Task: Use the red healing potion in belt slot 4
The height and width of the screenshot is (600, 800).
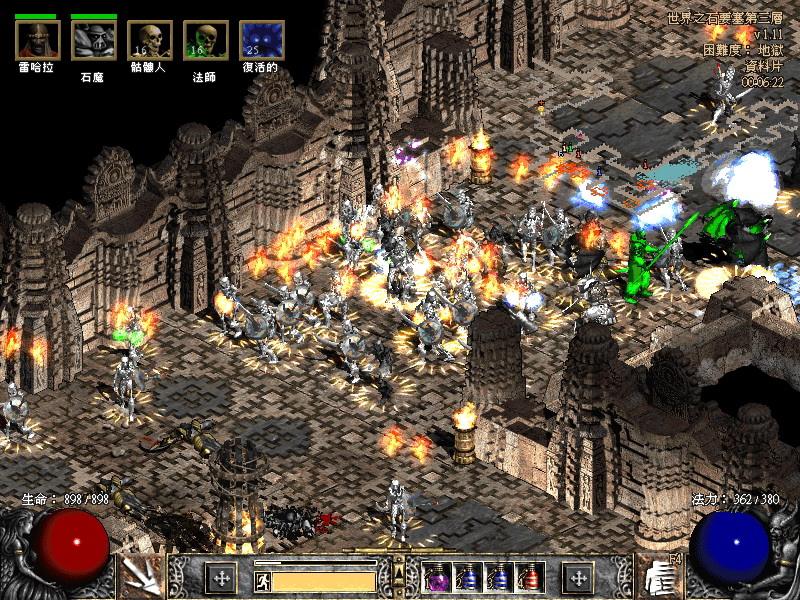Action: [x=530, y=577]
